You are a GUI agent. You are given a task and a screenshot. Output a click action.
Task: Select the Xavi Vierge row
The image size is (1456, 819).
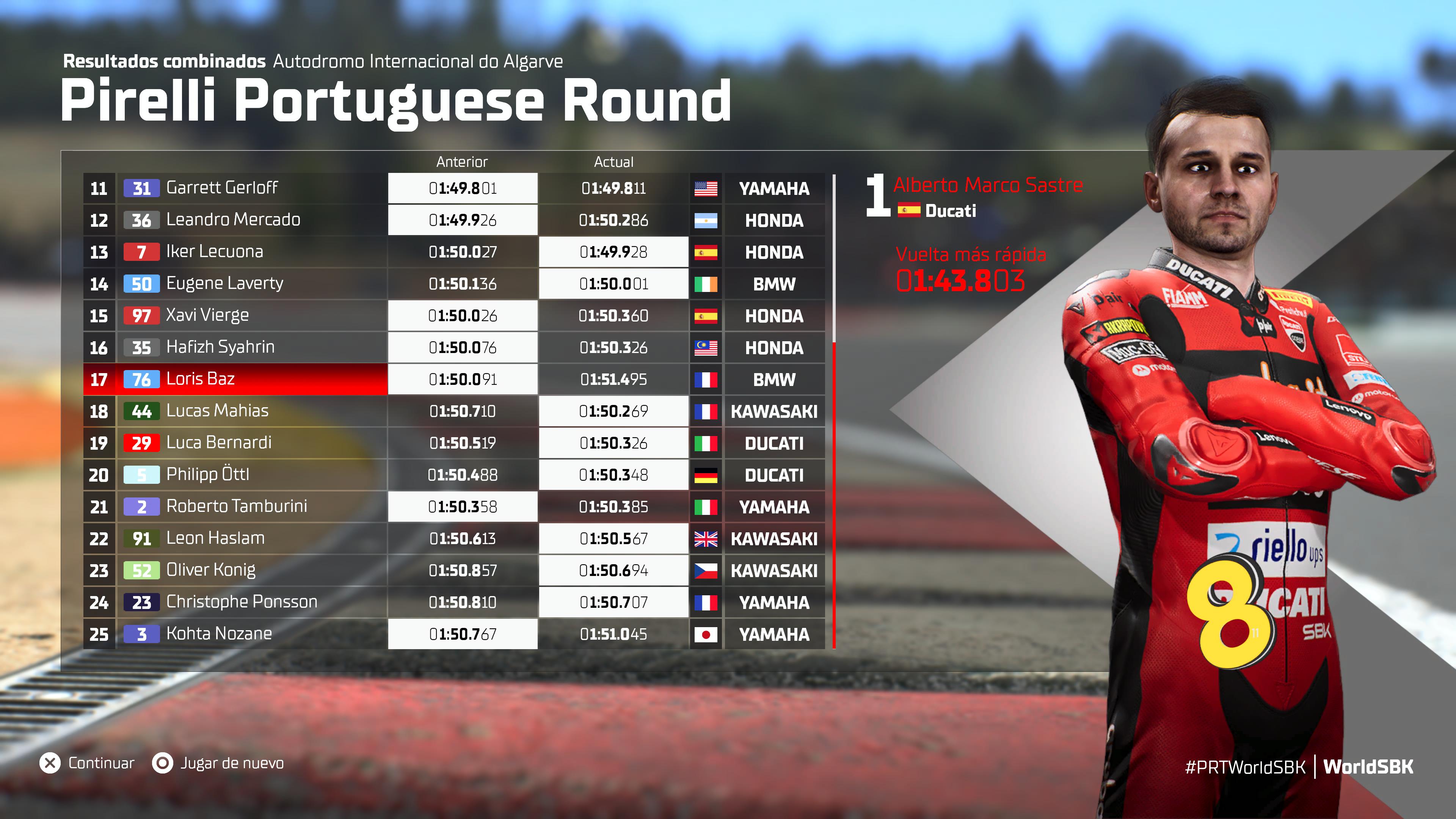[207, 315]
